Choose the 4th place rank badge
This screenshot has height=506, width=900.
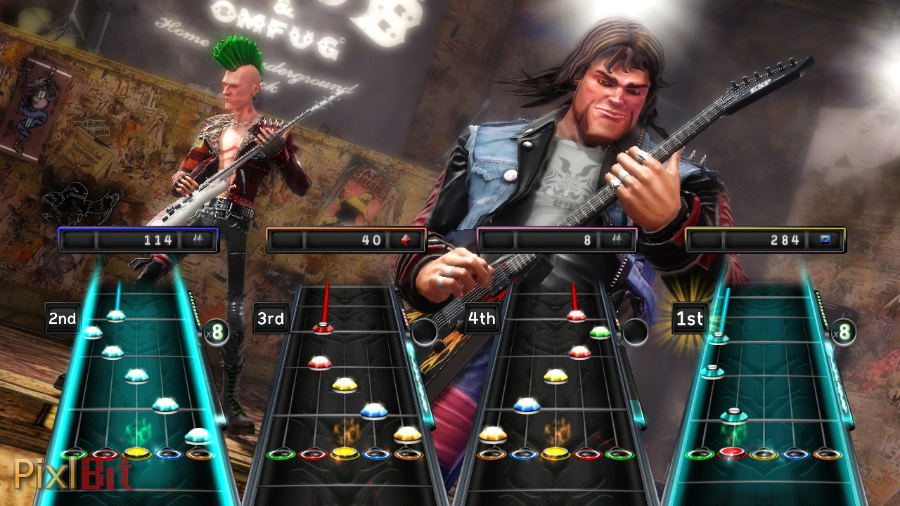tap(481, 319)
